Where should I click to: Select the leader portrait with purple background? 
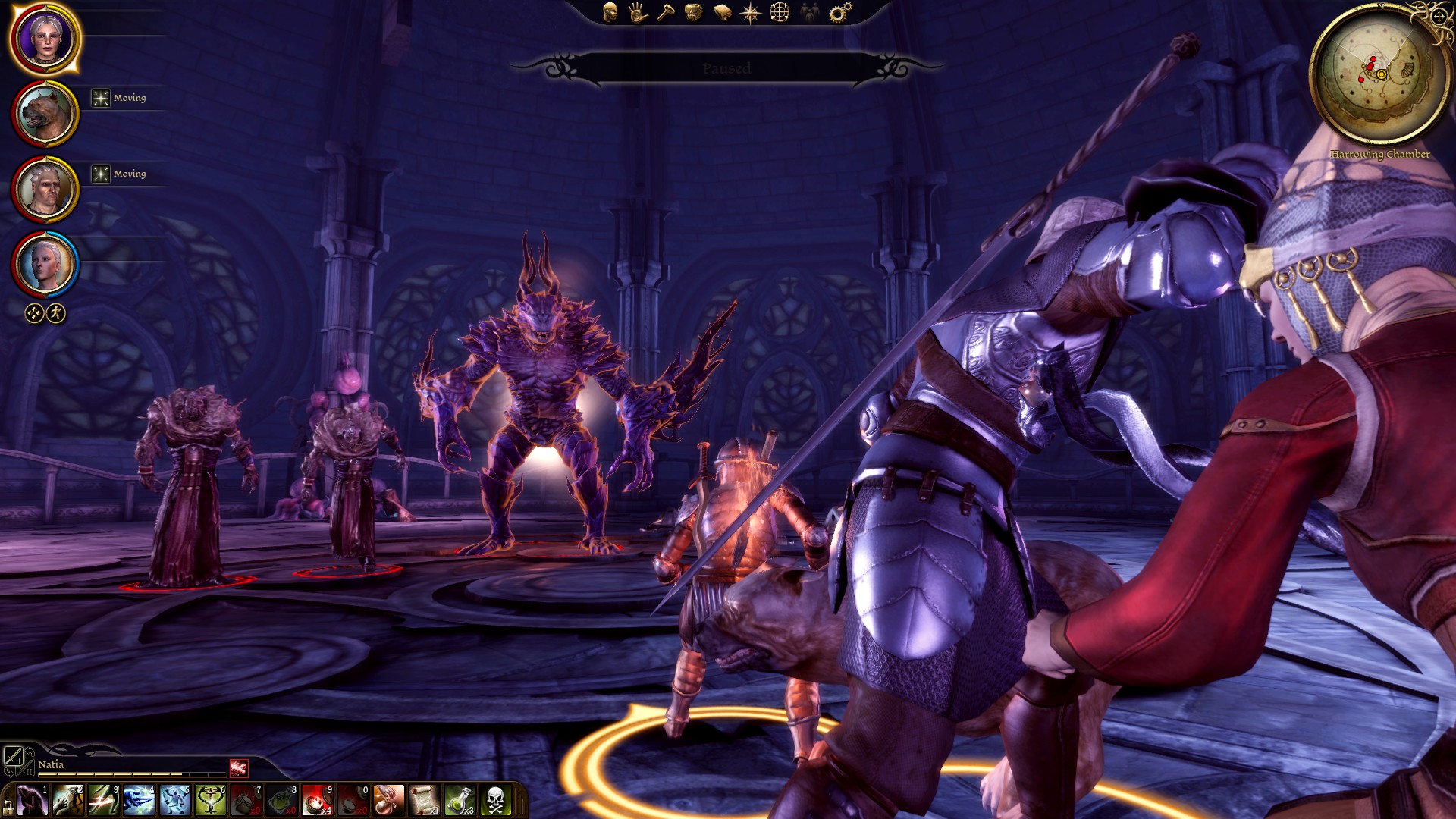(45, 38)
